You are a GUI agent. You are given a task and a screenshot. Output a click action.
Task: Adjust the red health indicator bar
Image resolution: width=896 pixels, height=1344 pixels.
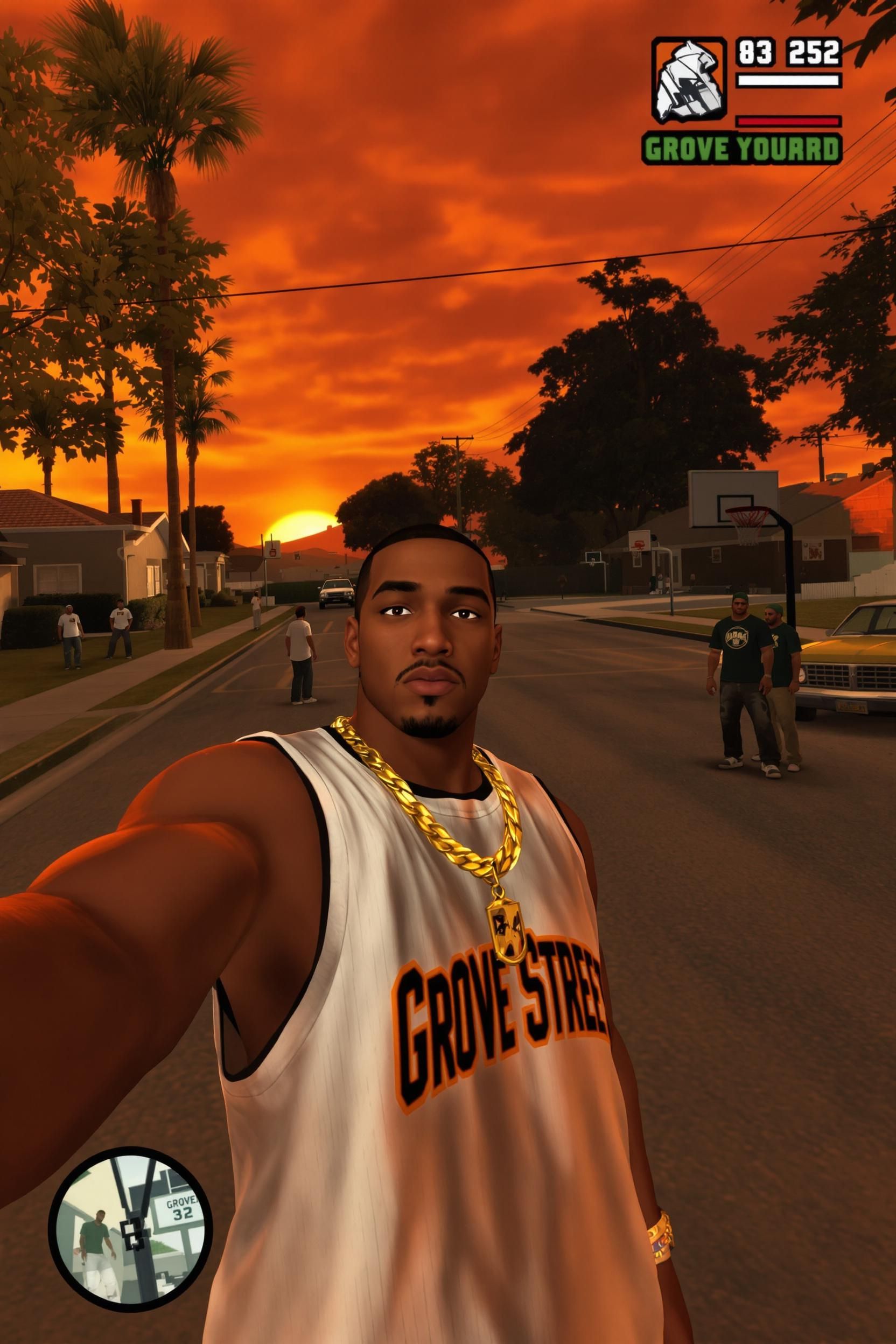[x=788, y=122]
